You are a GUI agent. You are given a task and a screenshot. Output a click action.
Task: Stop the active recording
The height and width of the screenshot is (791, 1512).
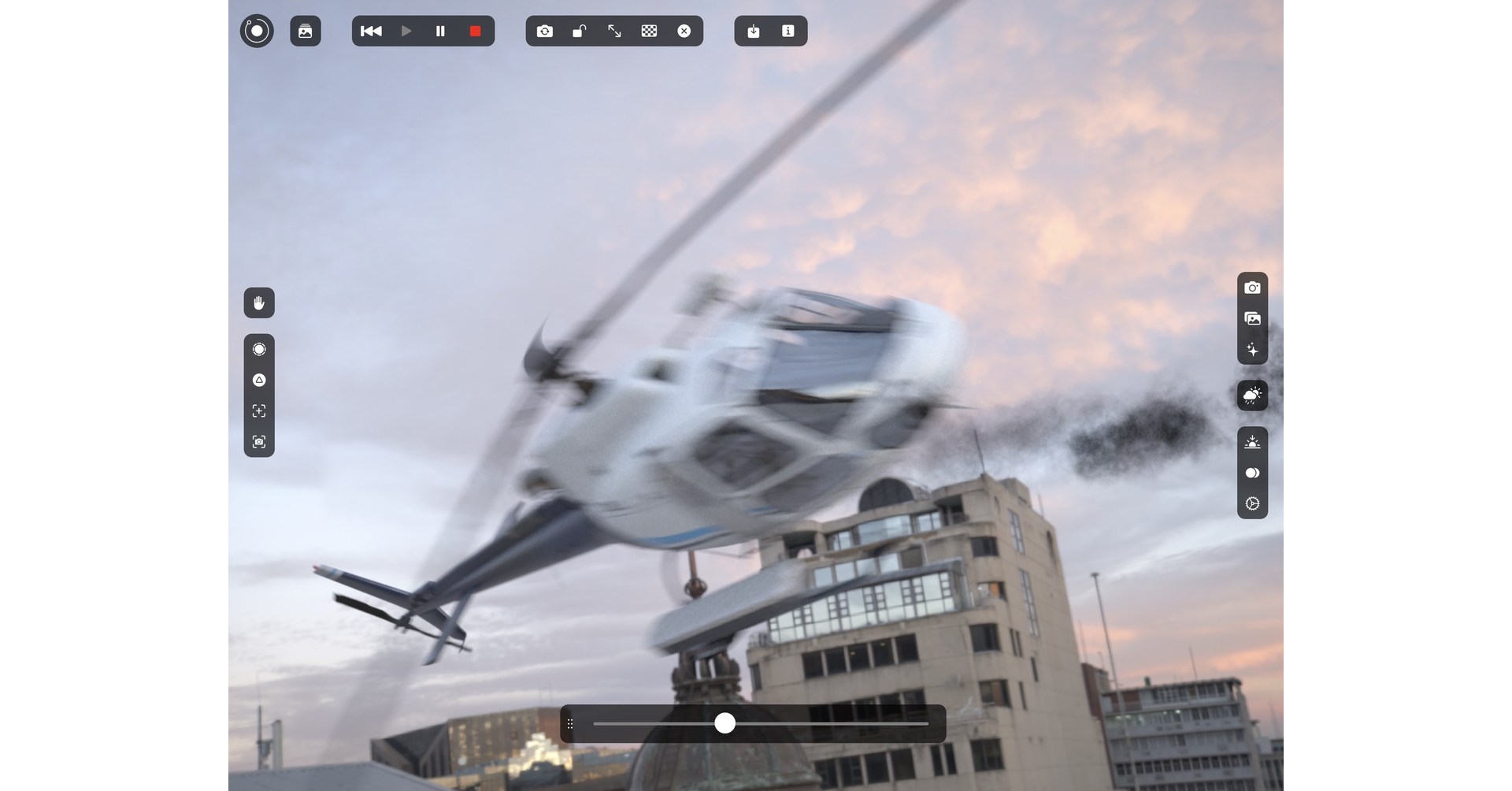coord(474,31)
